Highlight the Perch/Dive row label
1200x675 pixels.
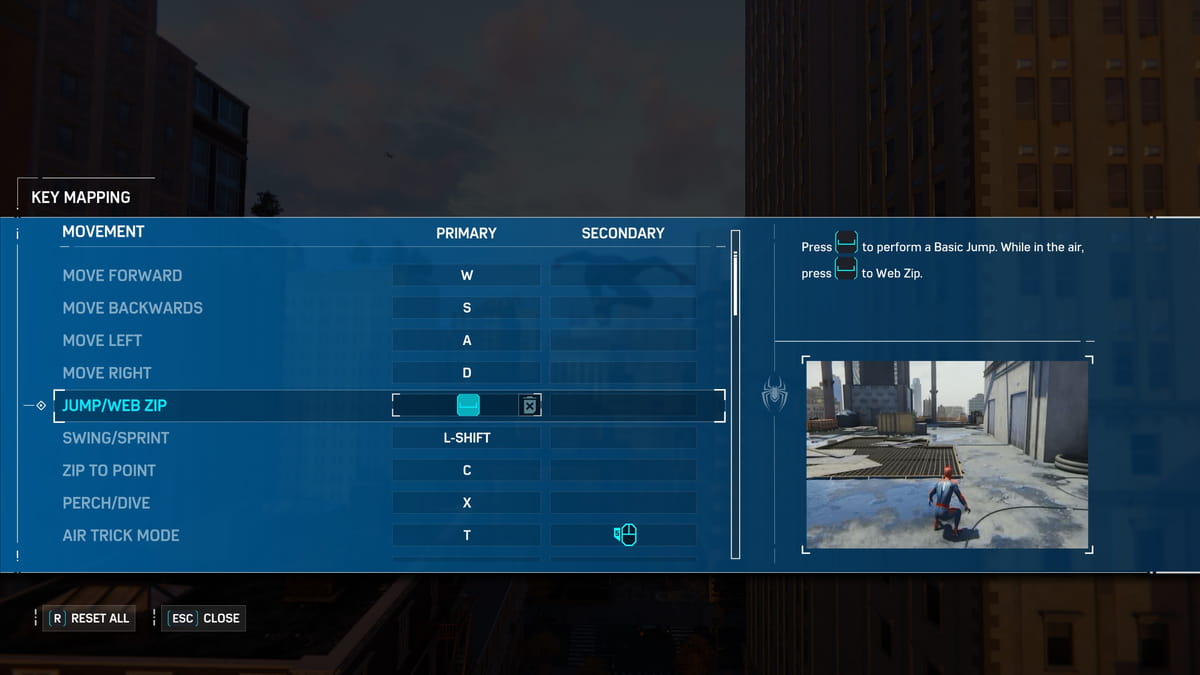coord(106,503)
